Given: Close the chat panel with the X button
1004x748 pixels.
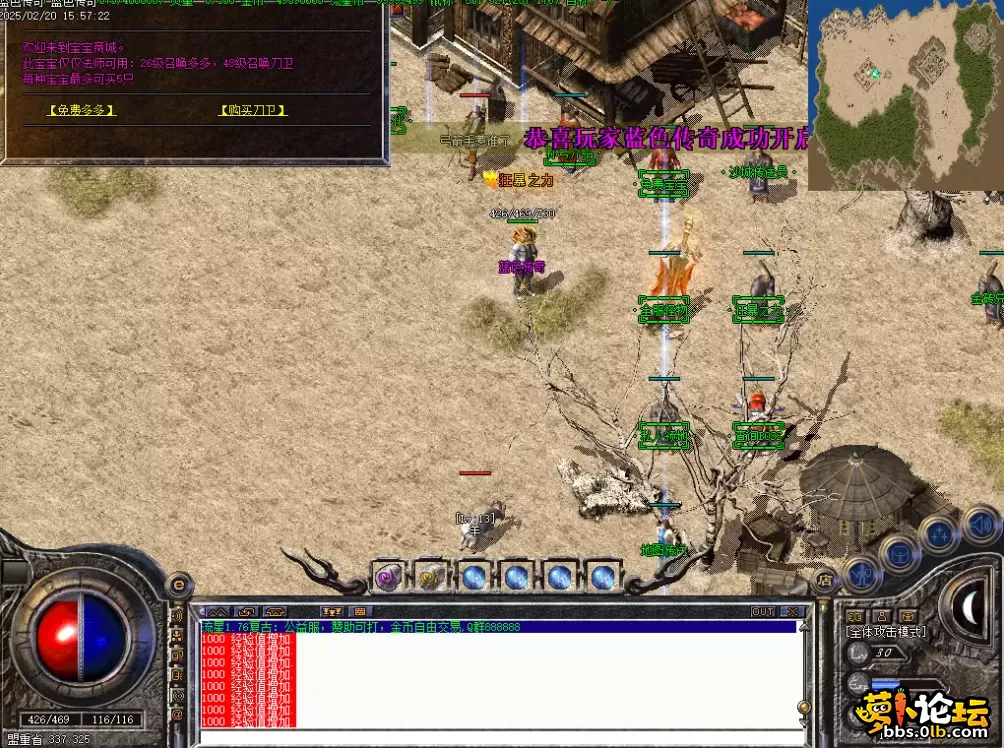Looking at the screenshot, I should click(792, 611).
